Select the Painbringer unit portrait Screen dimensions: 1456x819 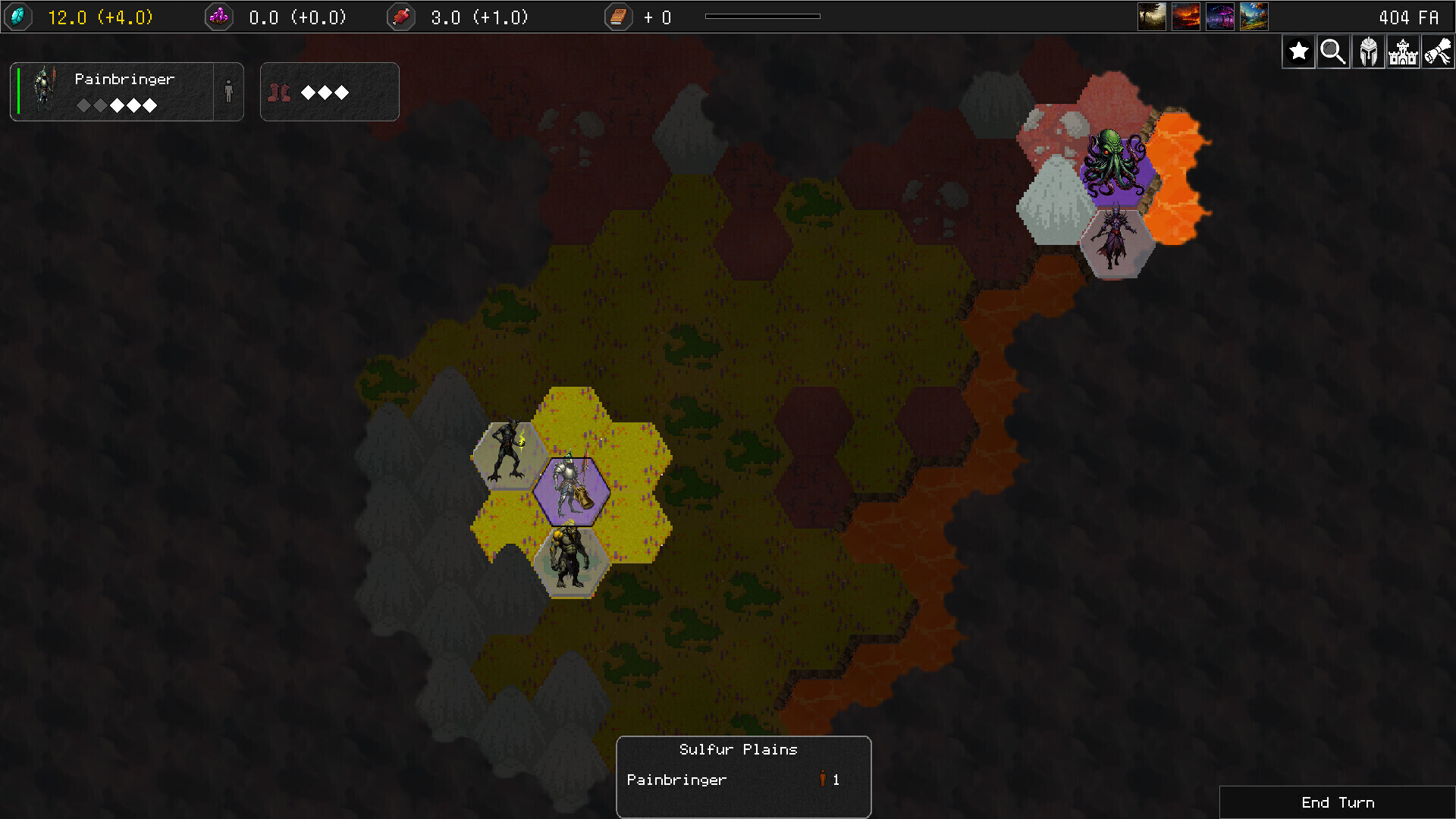(x=43, y=91)
